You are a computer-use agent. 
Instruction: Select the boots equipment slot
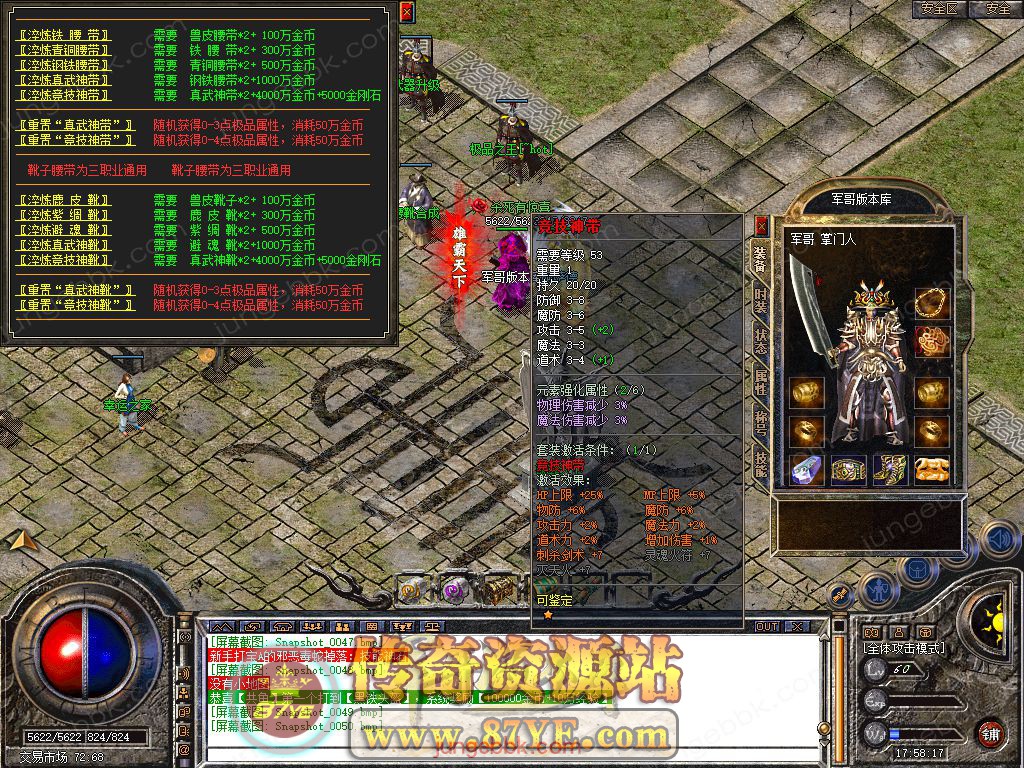click(890, 470)
